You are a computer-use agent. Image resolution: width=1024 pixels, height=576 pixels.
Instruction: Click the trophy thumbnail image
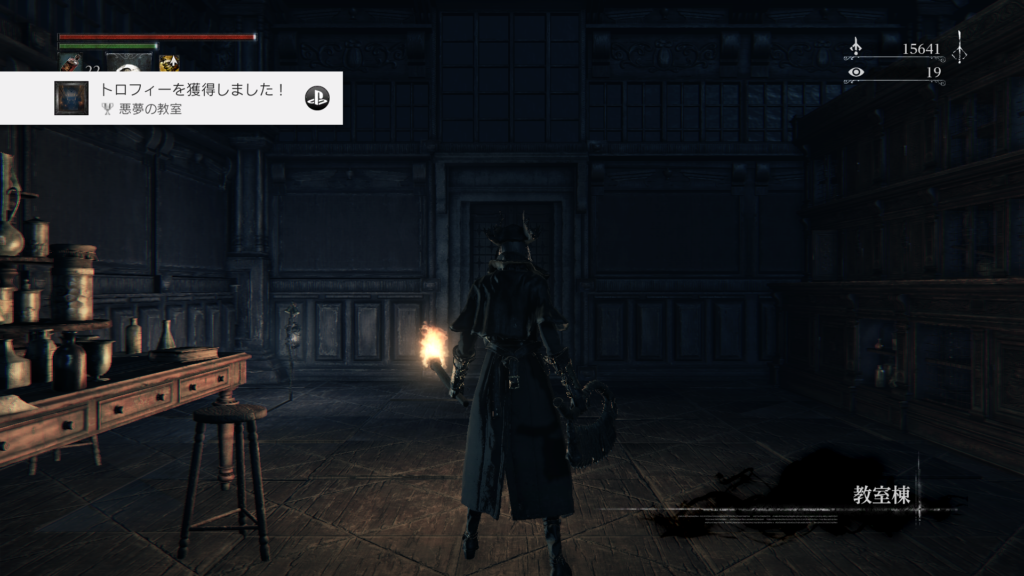(x=71, y=98)
